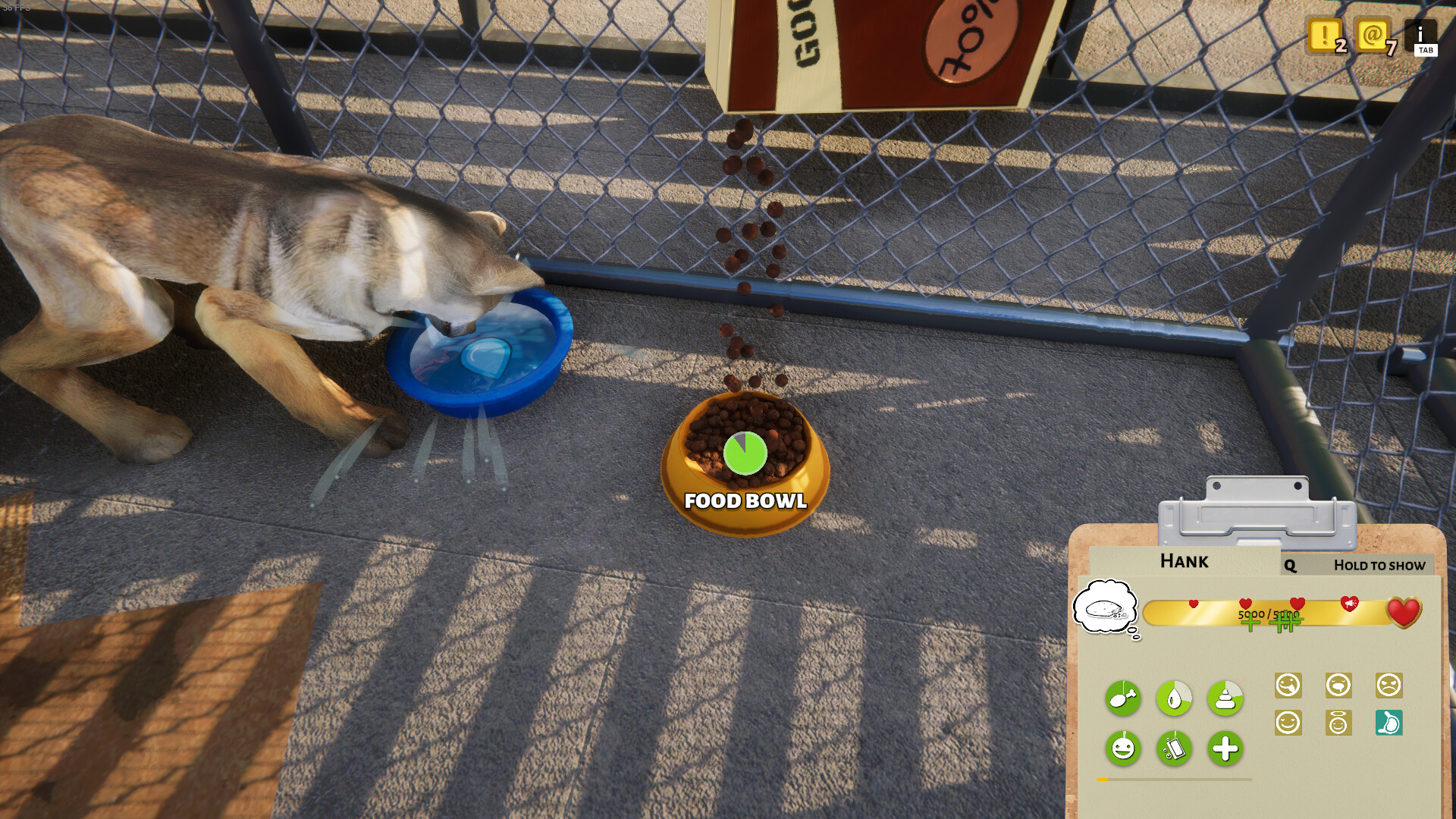
Task: Click the poop pile cleanliness icon
Action: click(1225, 698)
